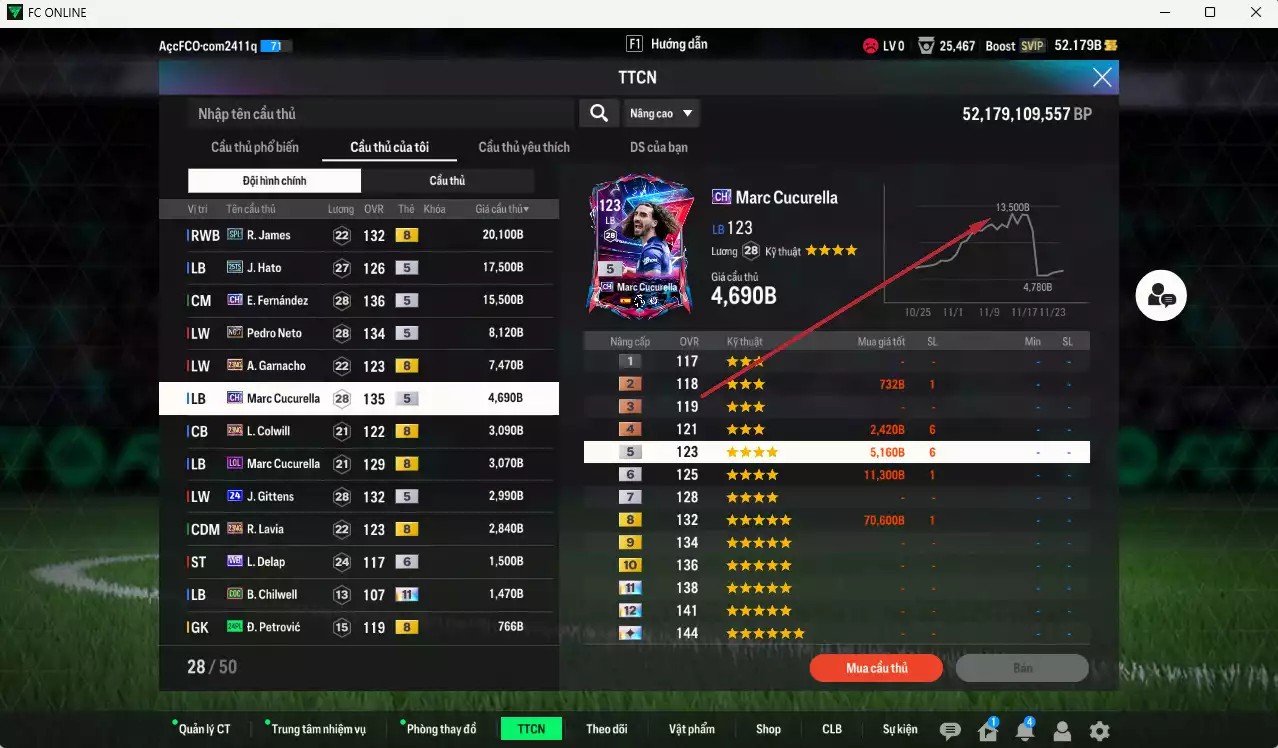
Task: Focus the player name search field
Action: pyautogui.click(x=380, y=114)
